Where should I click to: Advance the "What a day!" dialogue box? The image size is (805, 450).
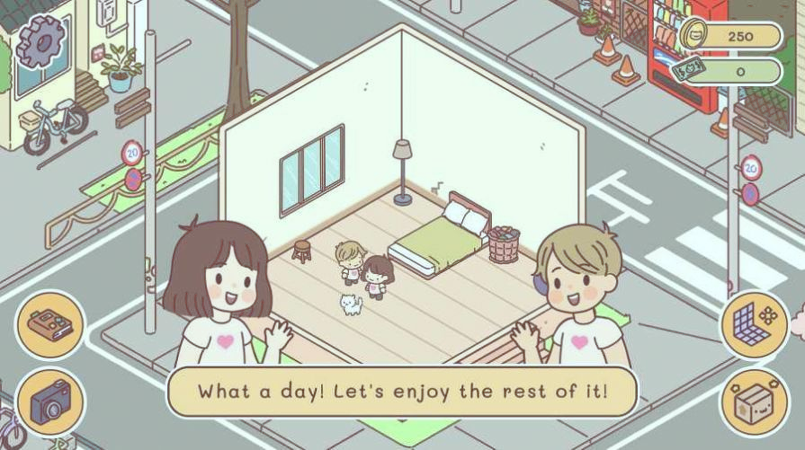[402, 390]
